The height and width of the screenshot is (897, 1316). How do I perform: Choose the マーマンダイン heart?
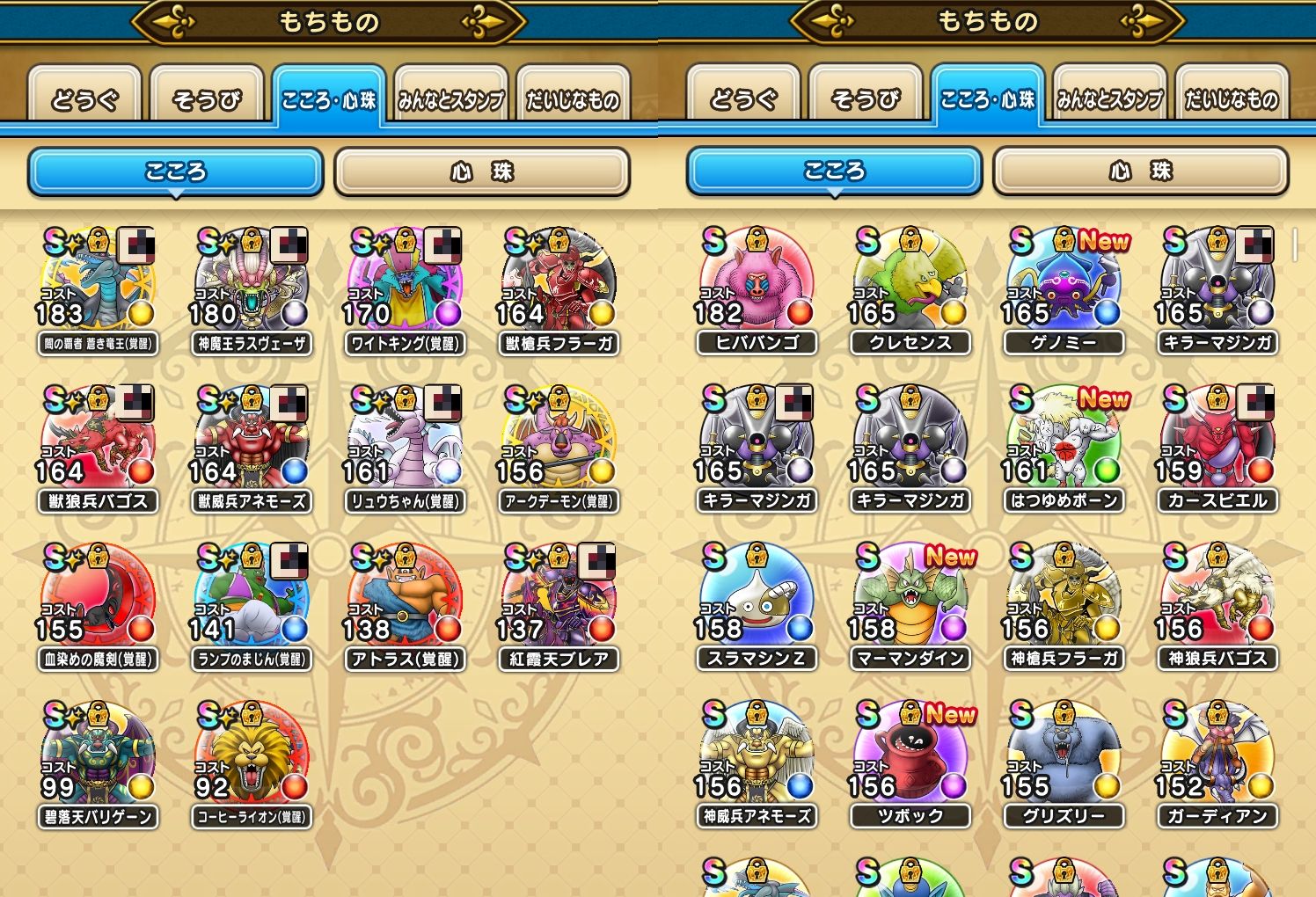(910, 598)
